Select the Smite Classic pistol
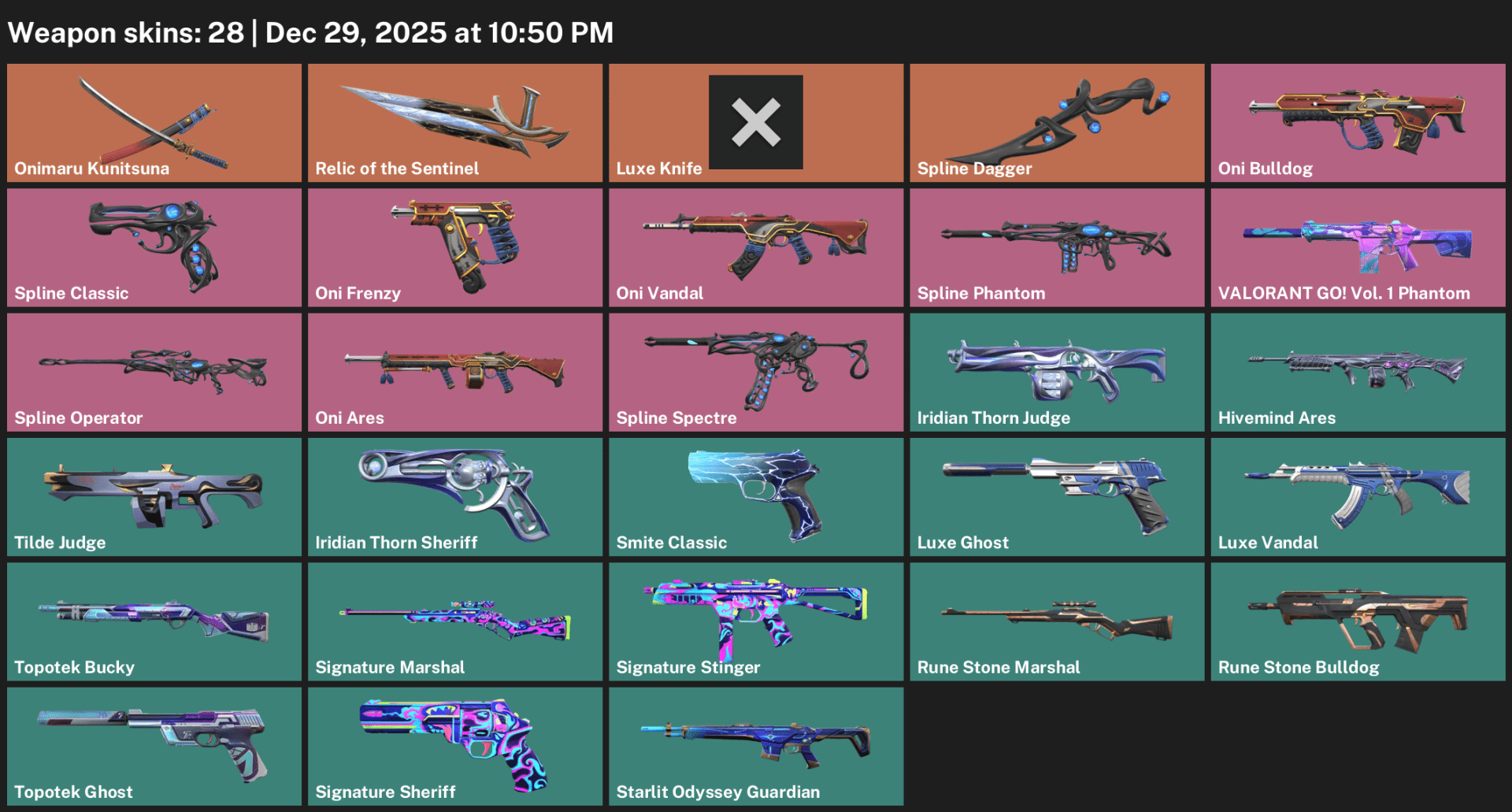The height and width of the screenshot is (812, 1512). tap(755, 496)
